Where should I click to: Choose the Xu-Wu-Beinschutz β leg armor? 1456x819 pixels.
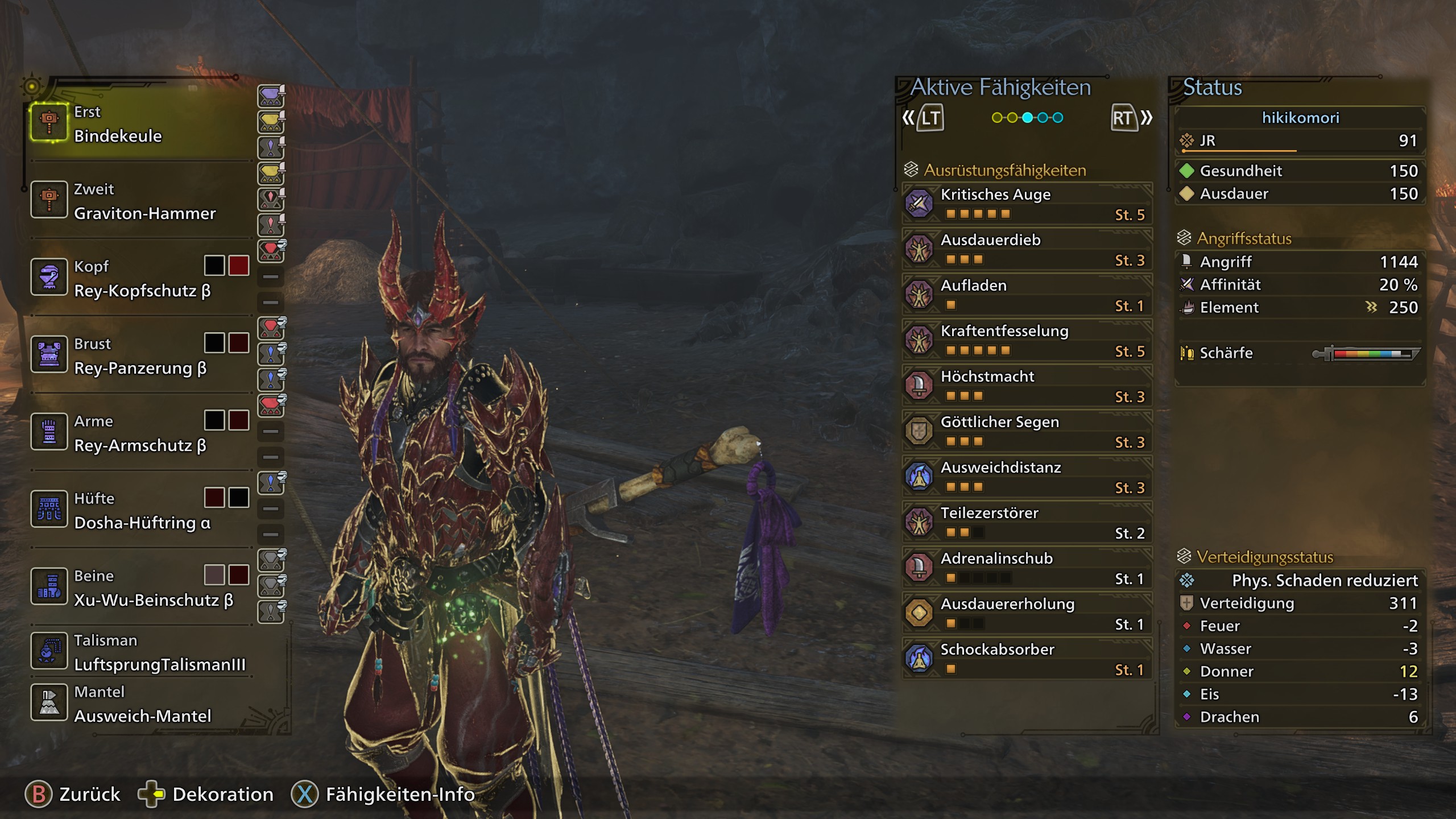pyautogui.click(x=139, y=588)
